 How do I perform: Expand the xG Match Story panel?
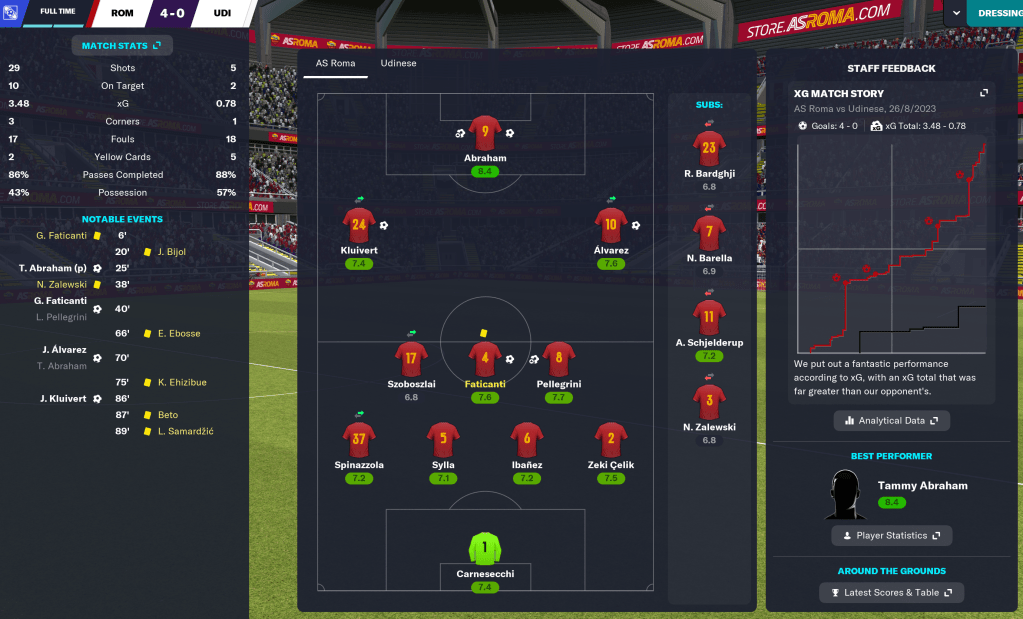pos(984,93)
